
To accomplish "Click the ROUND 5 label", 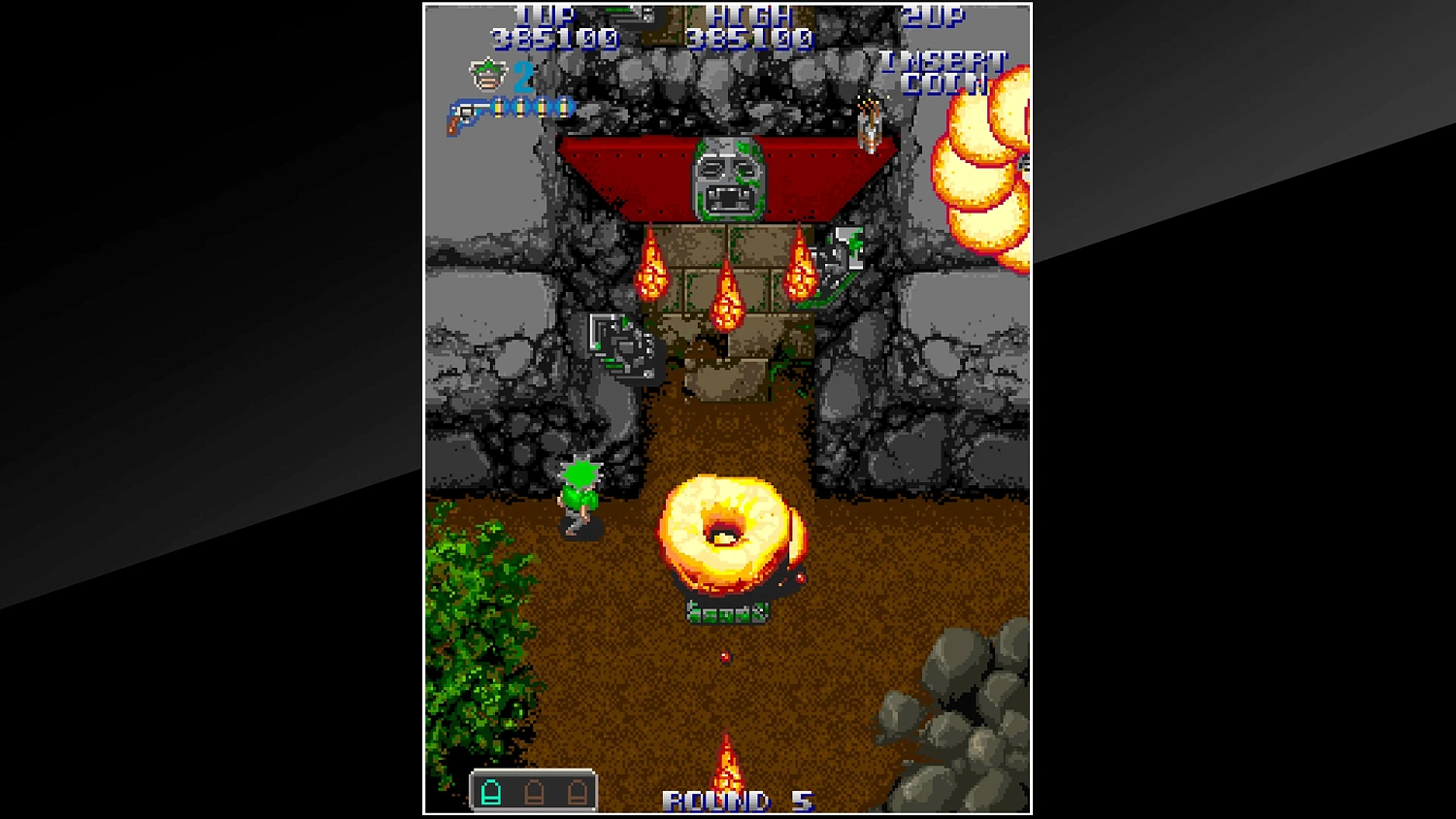I will pos(741,801).
